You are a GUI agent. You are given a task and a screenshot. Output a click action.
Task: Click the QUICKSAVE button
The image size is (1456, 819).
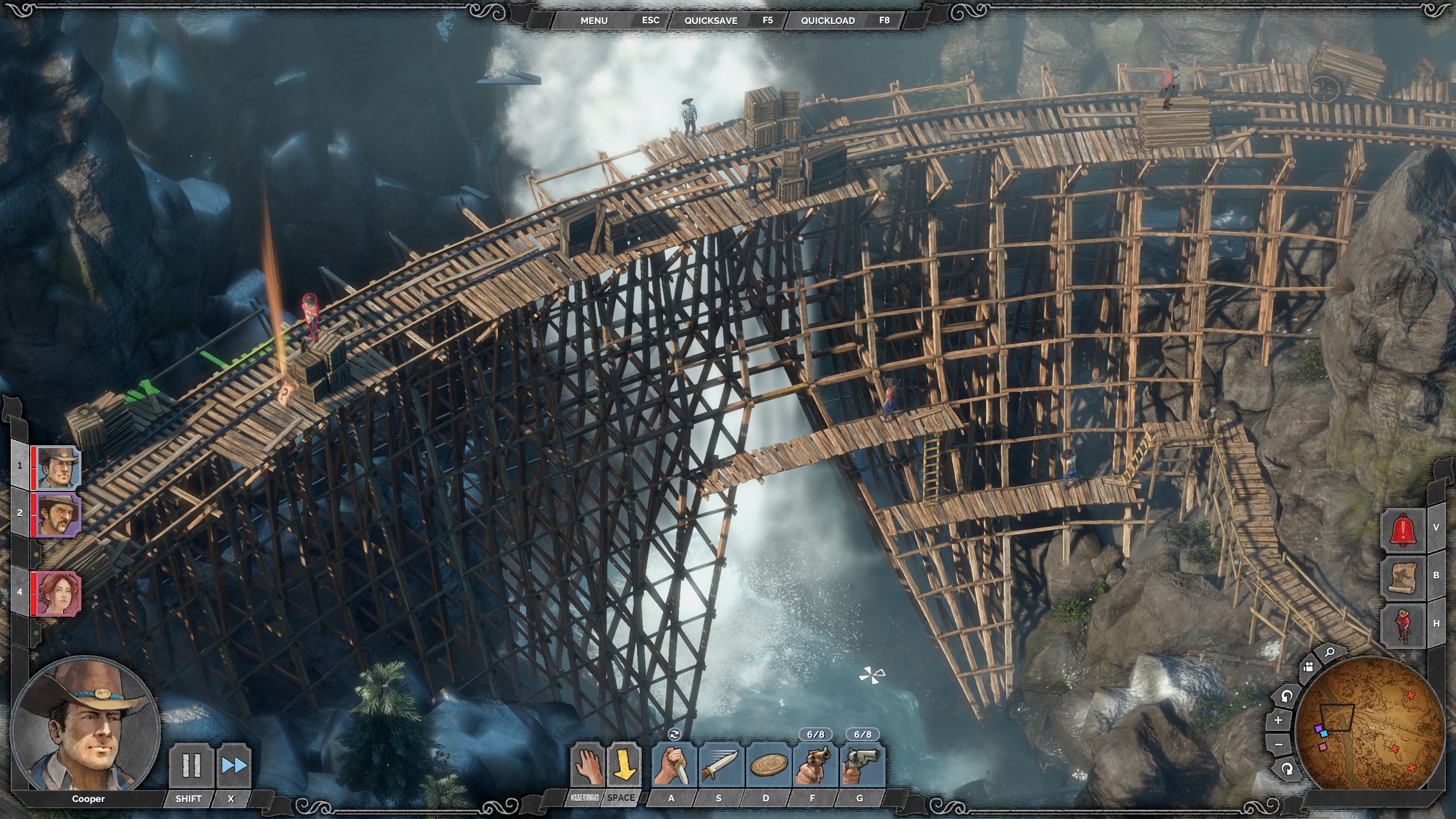pyautogui.click(x=710, y=20)
